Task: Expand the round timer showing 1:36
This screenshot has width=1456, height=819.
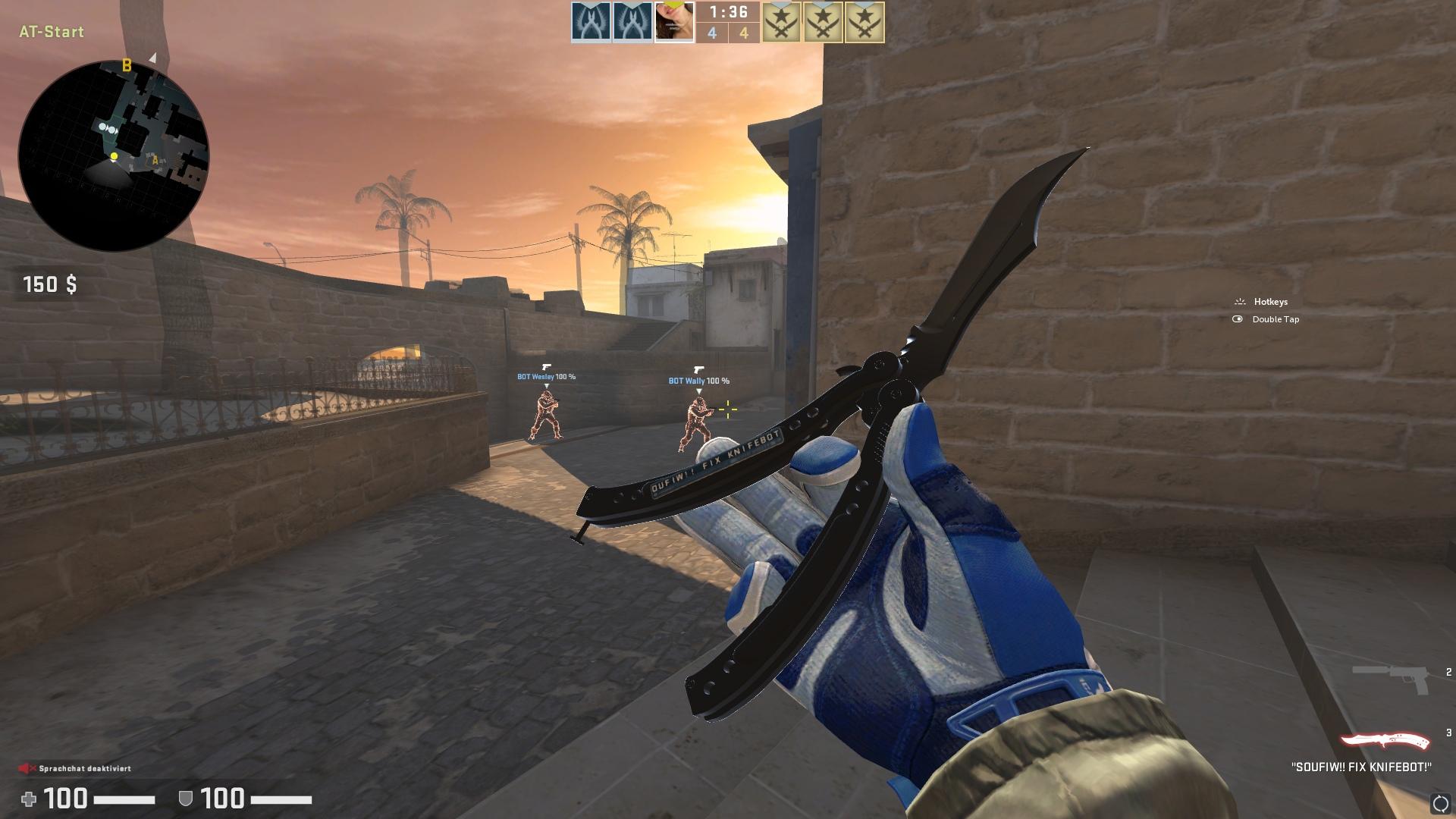Action: point(727,14)
